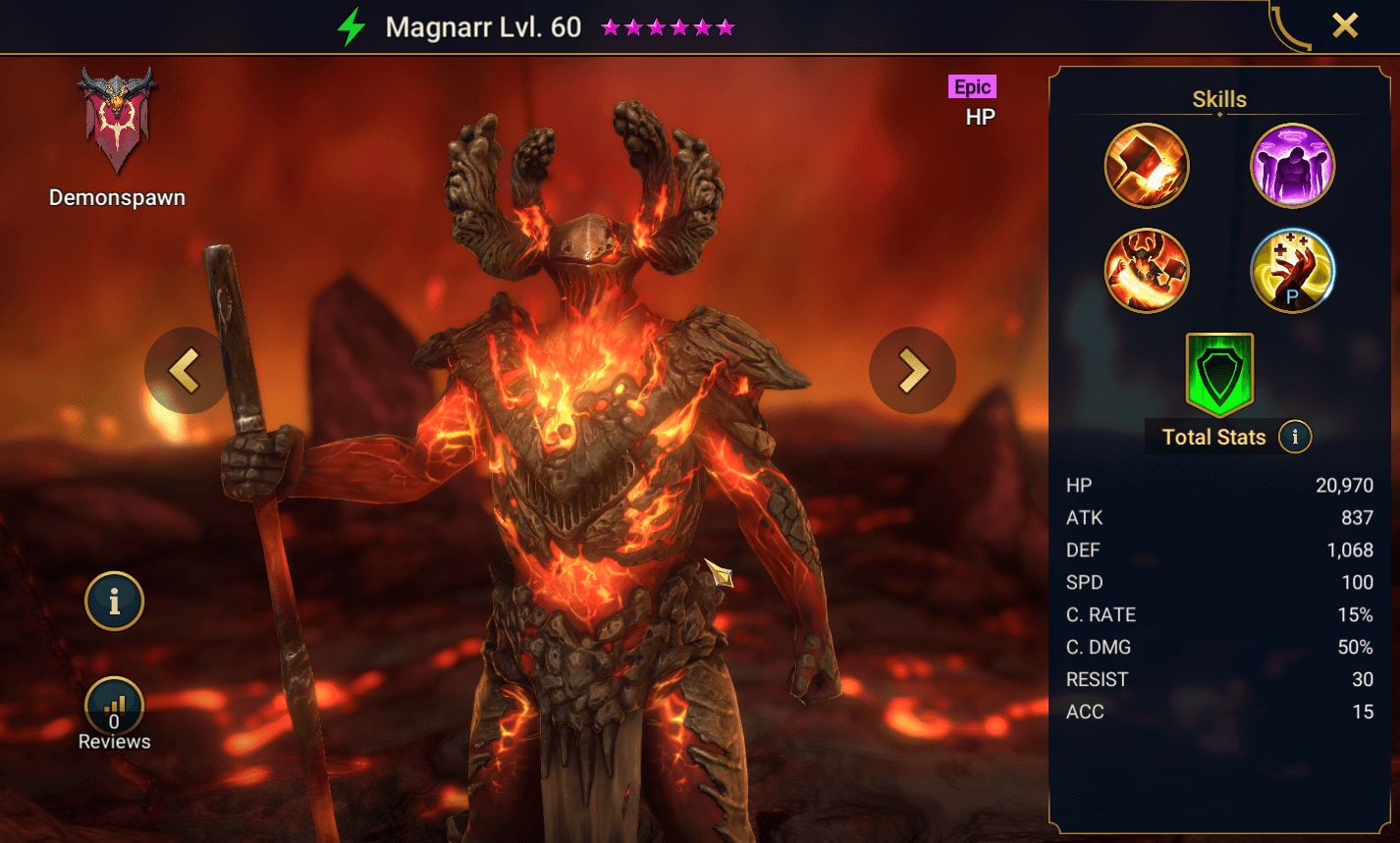Show the next champion
Viewport: 1400px width, 843px height.
912,370
